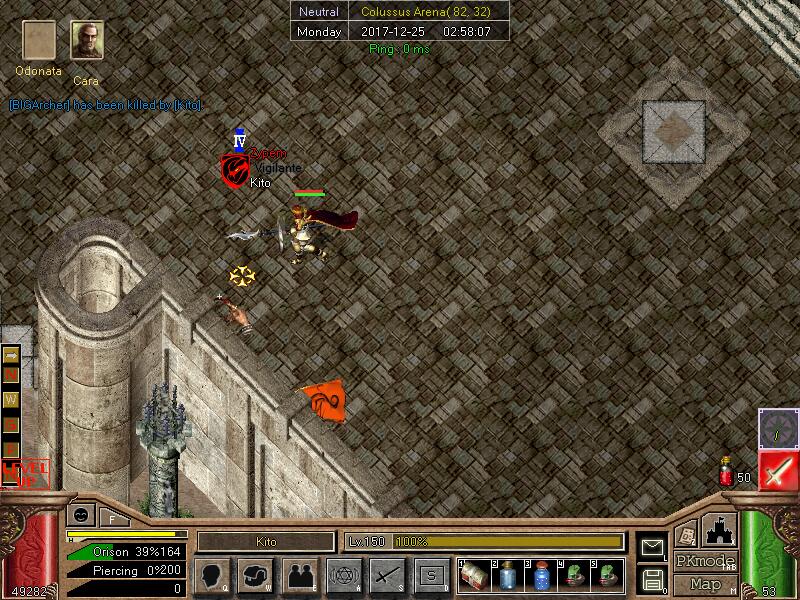Open the hexagram magic panel

(344, 575)
